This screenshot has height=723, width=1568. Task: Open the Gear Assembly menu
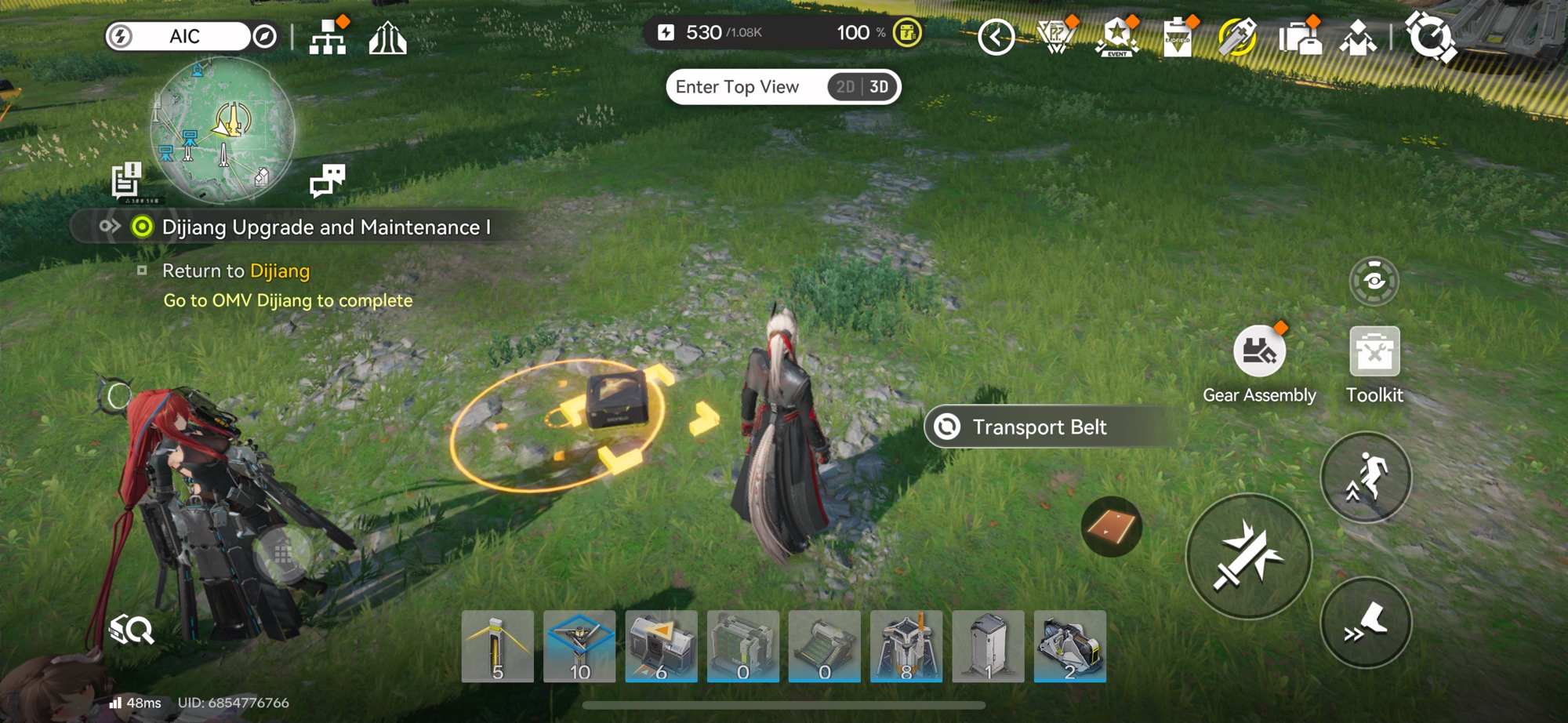1259,352
